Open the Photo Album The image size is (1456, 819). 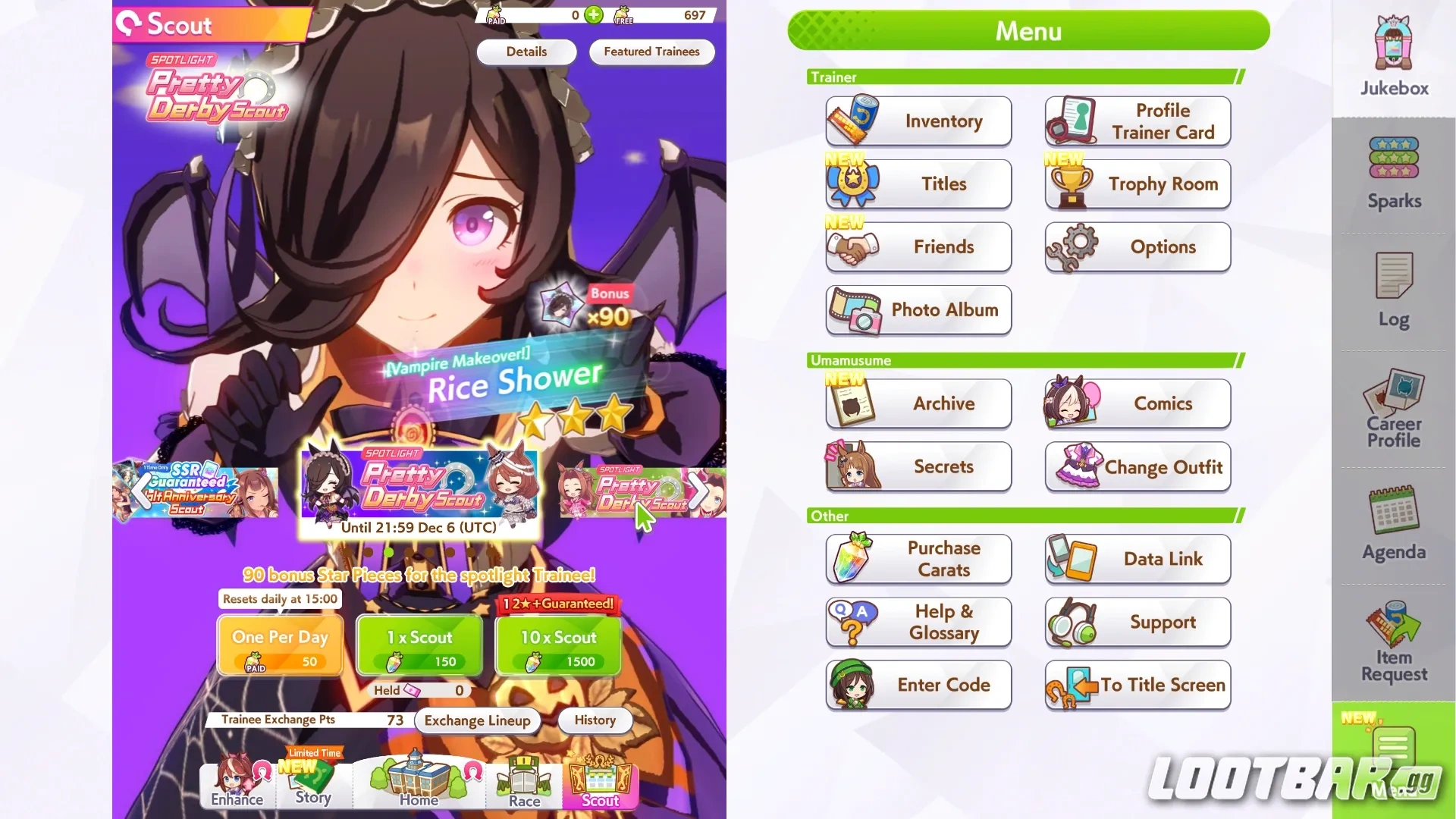918,310
